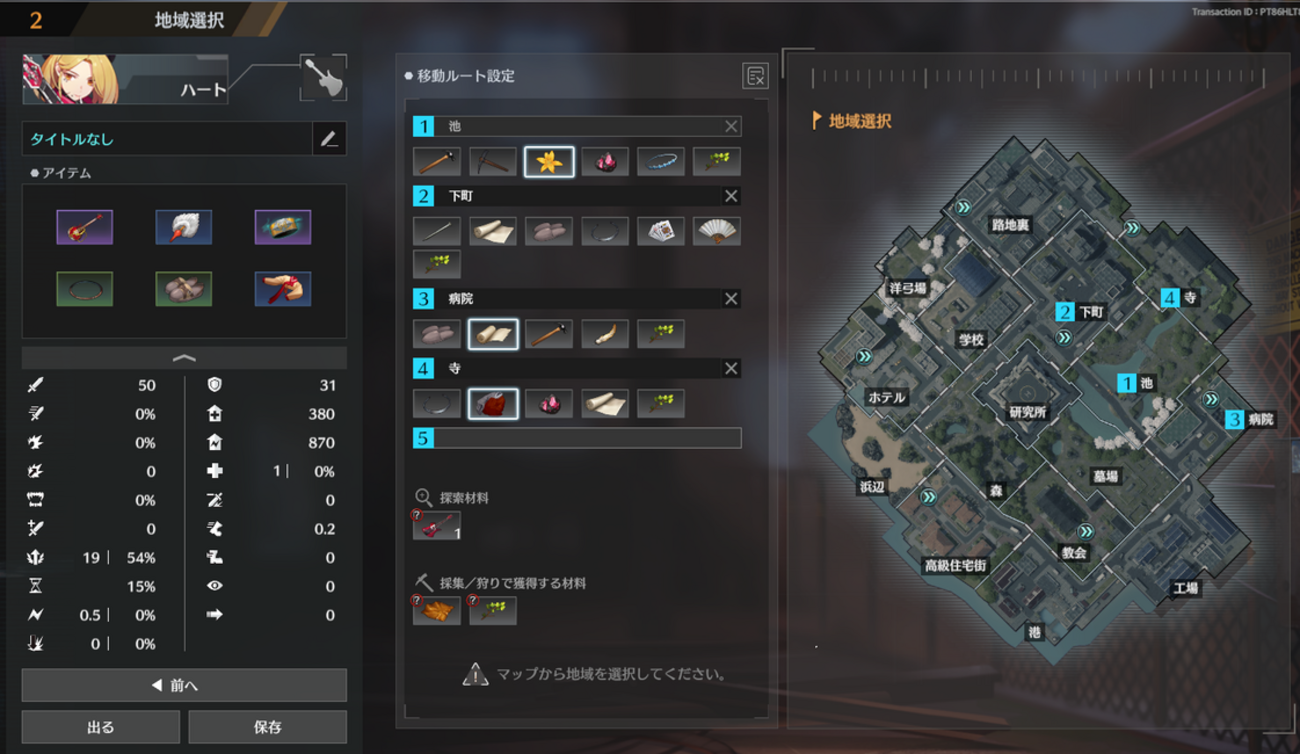Open the guitar weapon type icon
Viewport: 1300px width, 754px height.
pyautogui.click(x=323, y=78)
